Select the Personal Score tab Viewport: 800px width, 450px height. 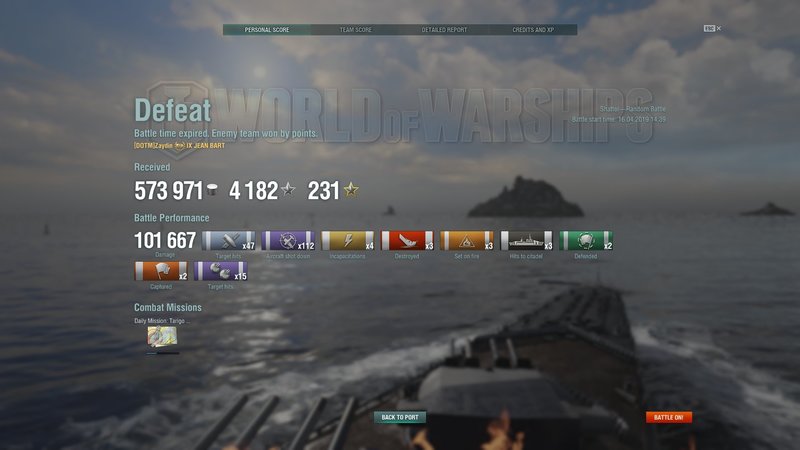point(267,30)
